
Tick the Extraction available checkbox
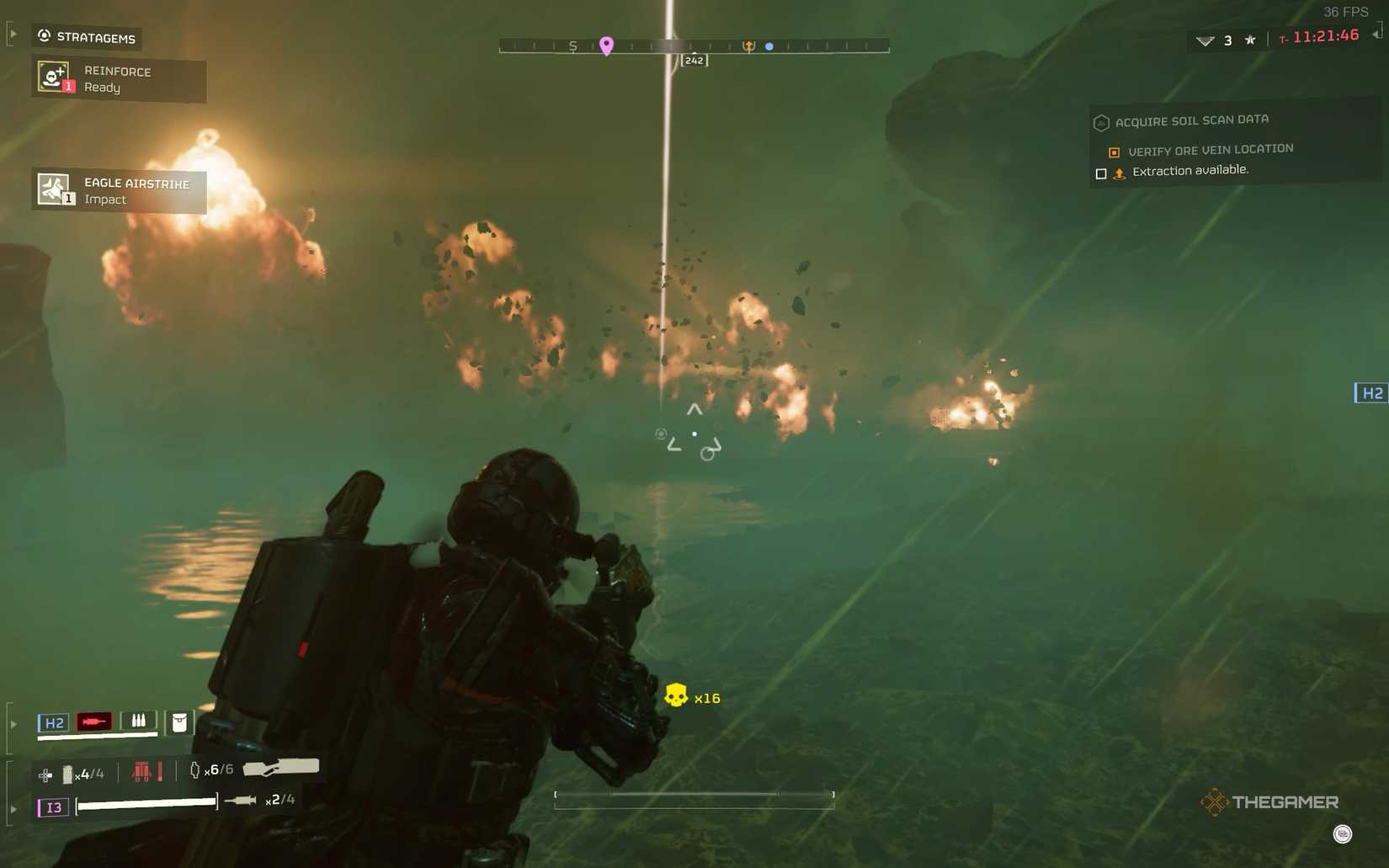pos(1101,173)
